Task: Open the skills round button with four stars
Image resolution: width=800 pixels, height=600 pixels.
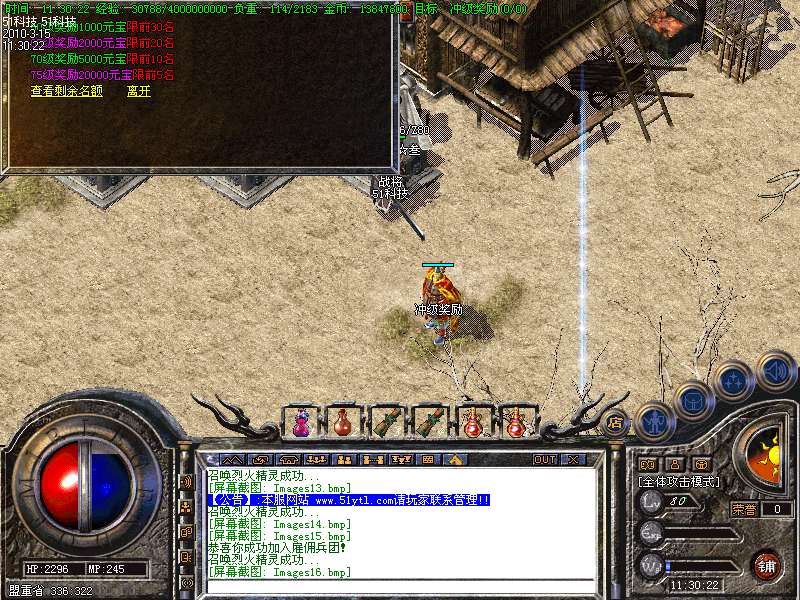Action: pyautogui.click(x=733, y=381)
